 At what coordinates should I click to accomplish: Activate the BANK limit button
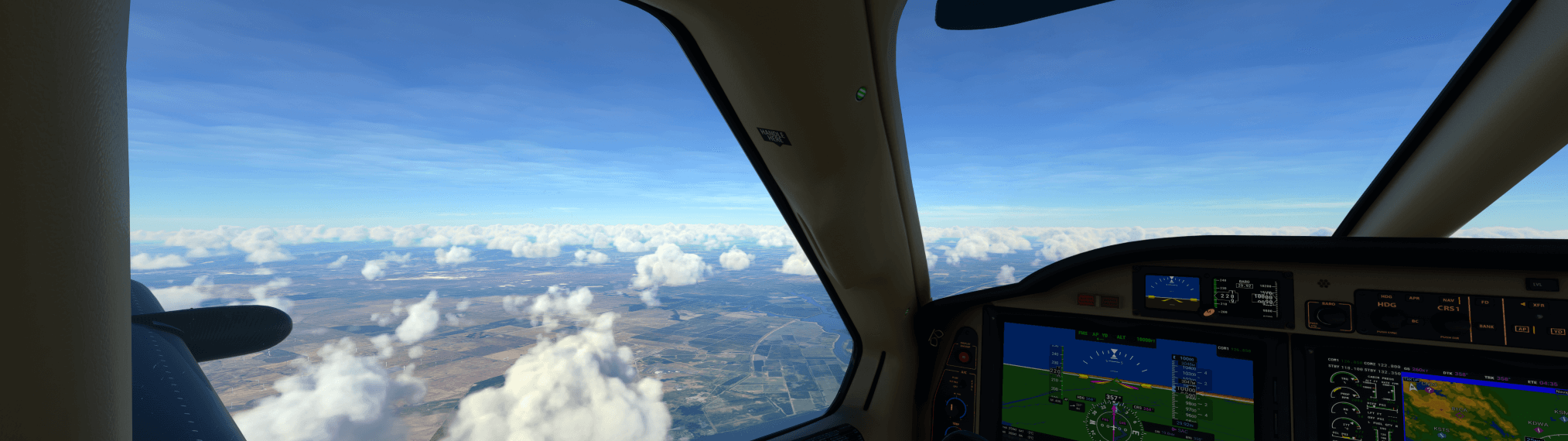coord(1486,326)
